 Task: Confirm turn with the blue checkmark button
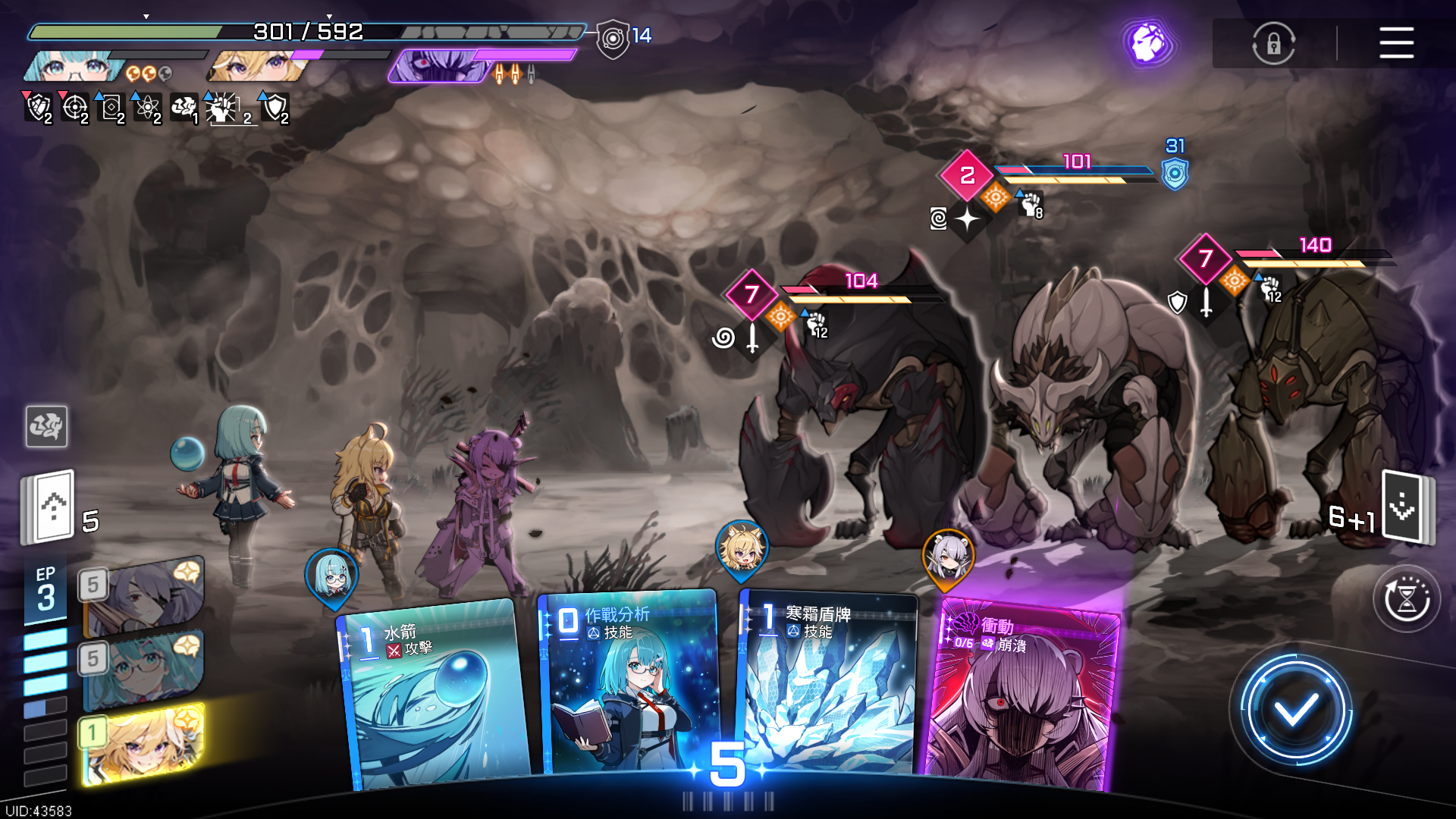click(x=1295, y=711)
